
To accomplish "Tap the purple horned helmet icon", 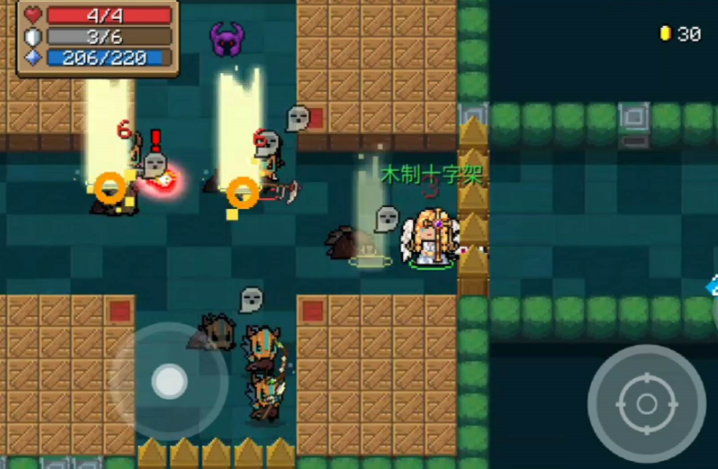I will (x=228, y=40).
